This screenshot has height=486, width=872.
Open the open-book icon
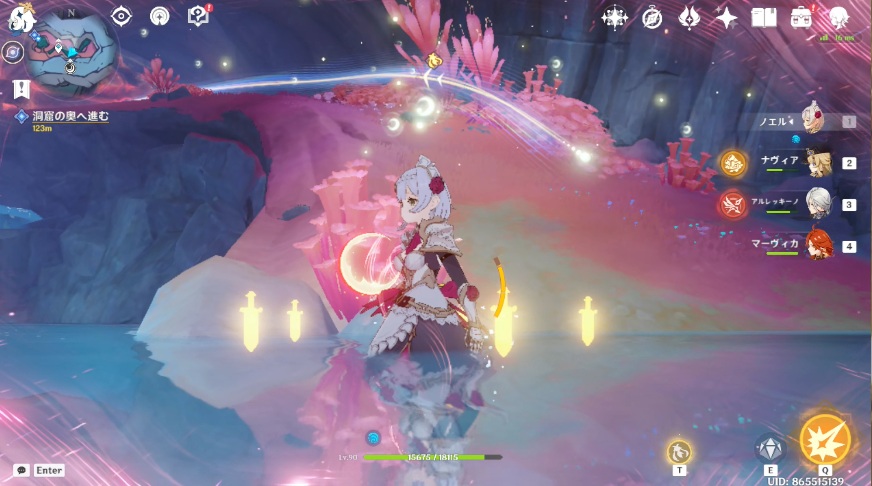(764, 17)
